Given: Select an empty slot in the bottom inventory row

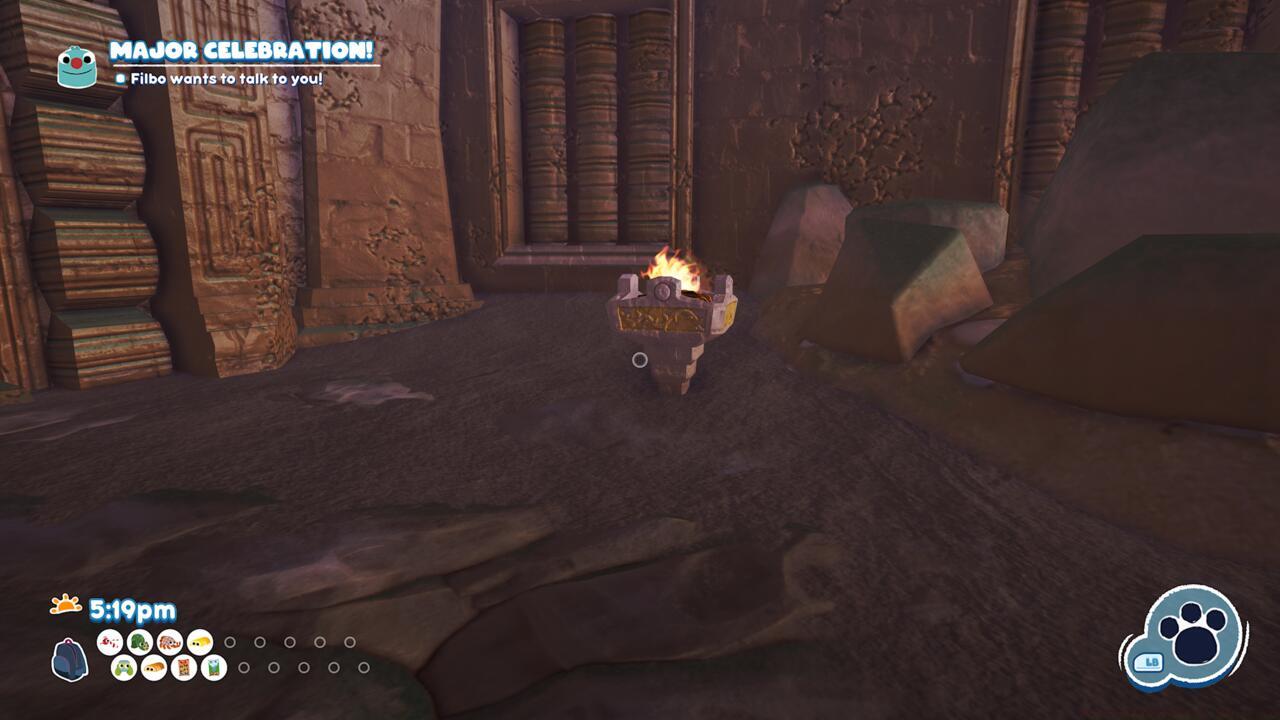Looking at the screenshot, I should 244,669.
